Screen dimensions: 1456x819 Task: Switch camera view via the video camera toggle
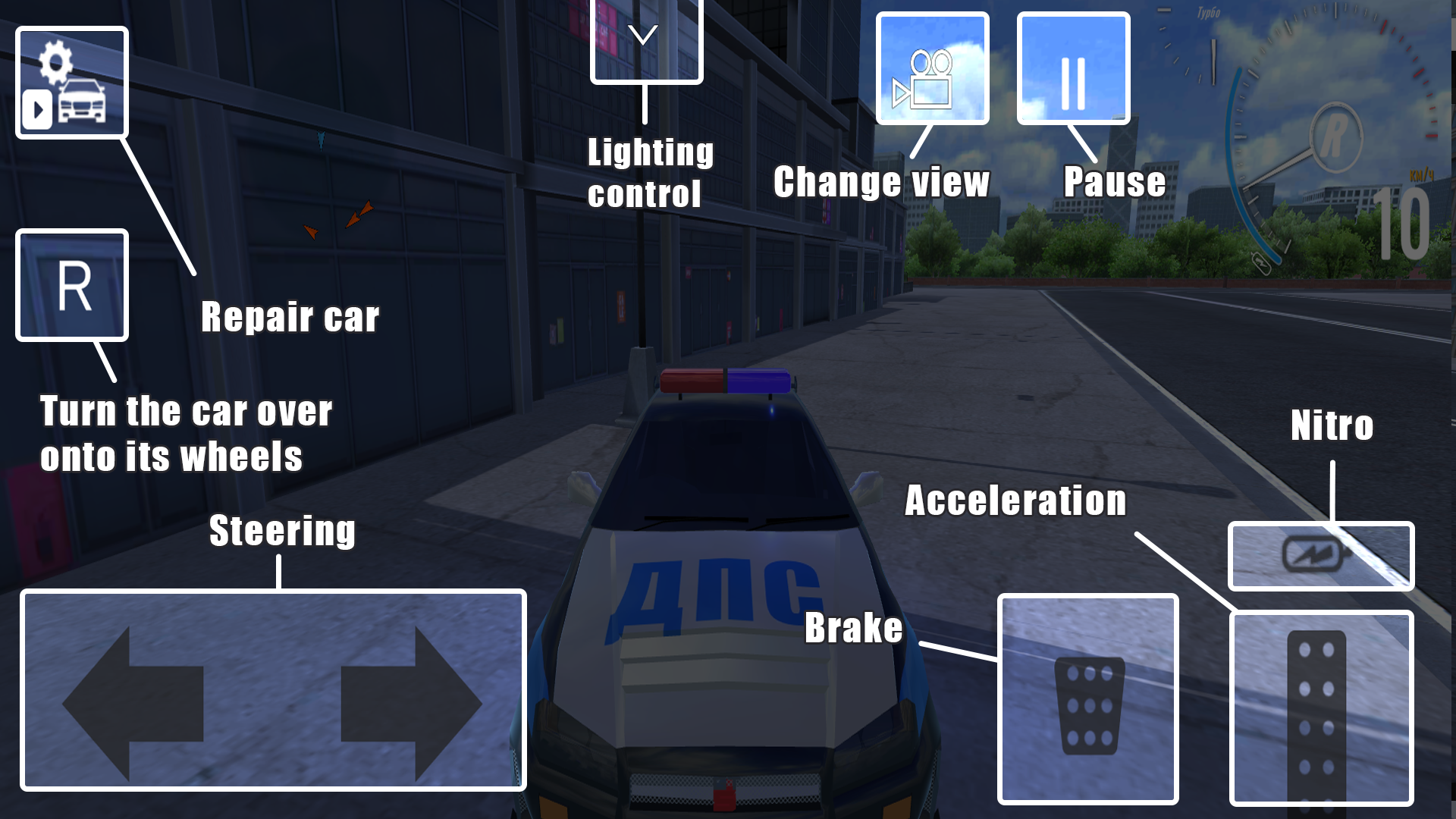tap(932, 68)
